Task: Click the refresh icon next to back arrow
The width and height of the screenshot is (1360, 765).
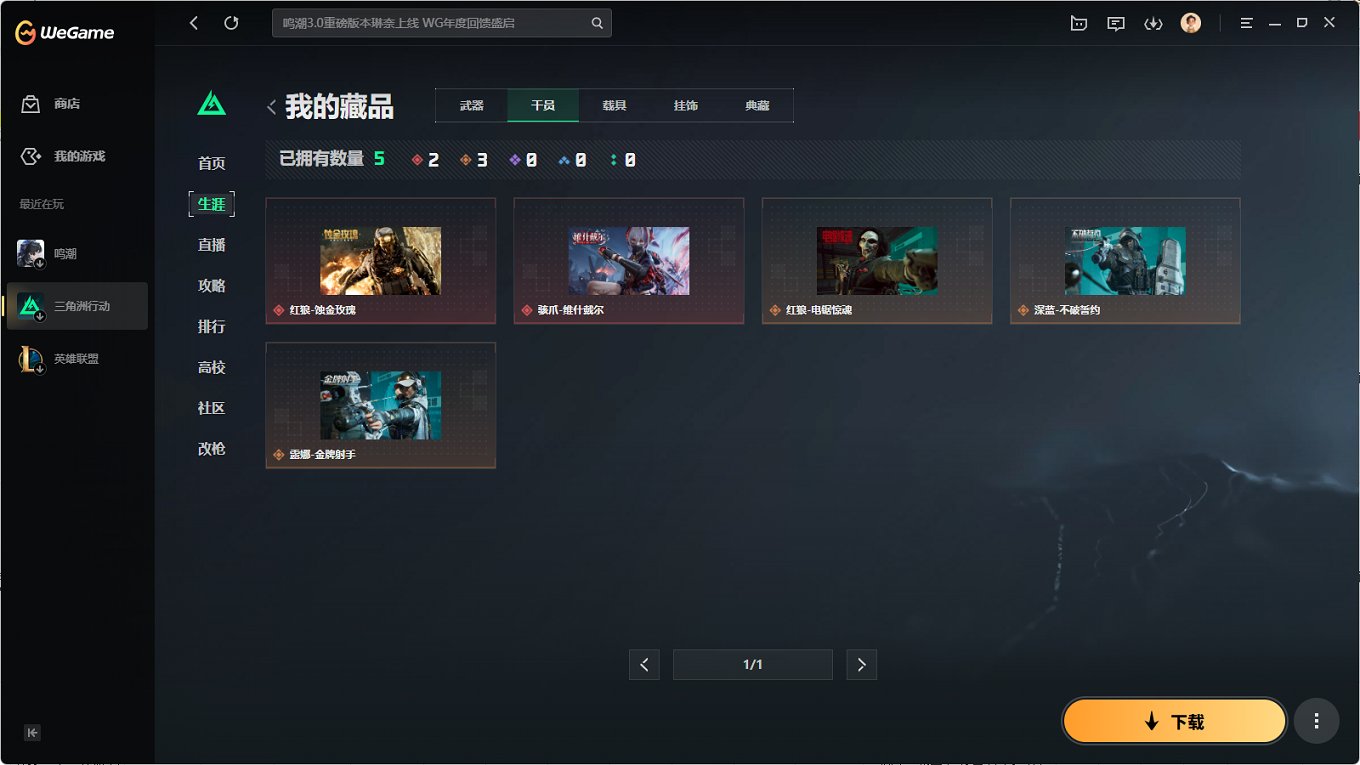Action: pyautogui.click(x=231, y=22)
